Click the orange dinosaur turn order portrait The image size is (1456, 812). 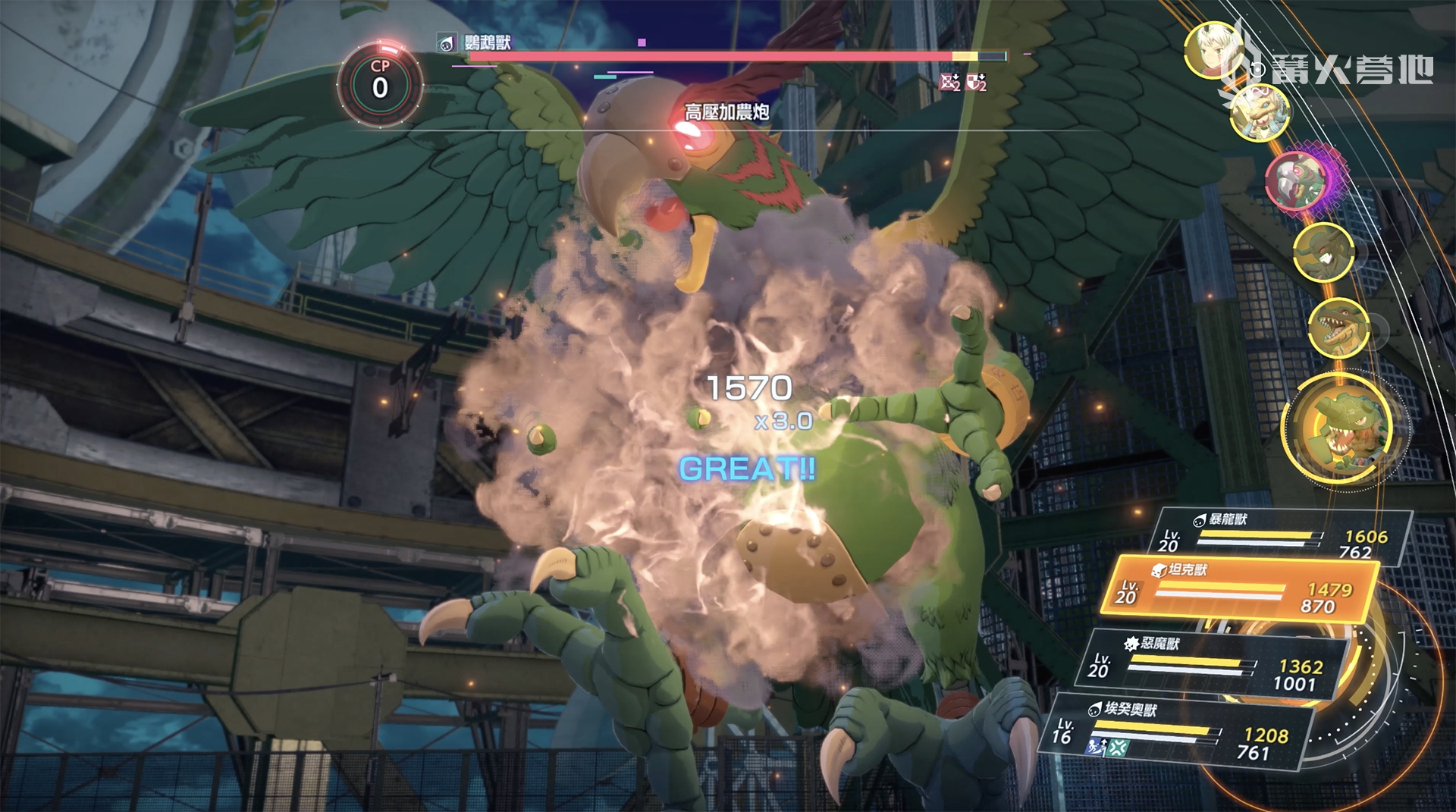1338,328
